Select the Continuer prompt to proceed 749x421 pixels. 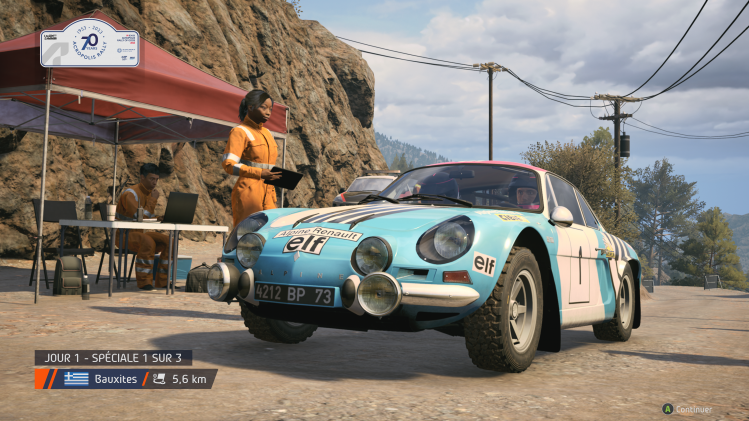(688, 409)
